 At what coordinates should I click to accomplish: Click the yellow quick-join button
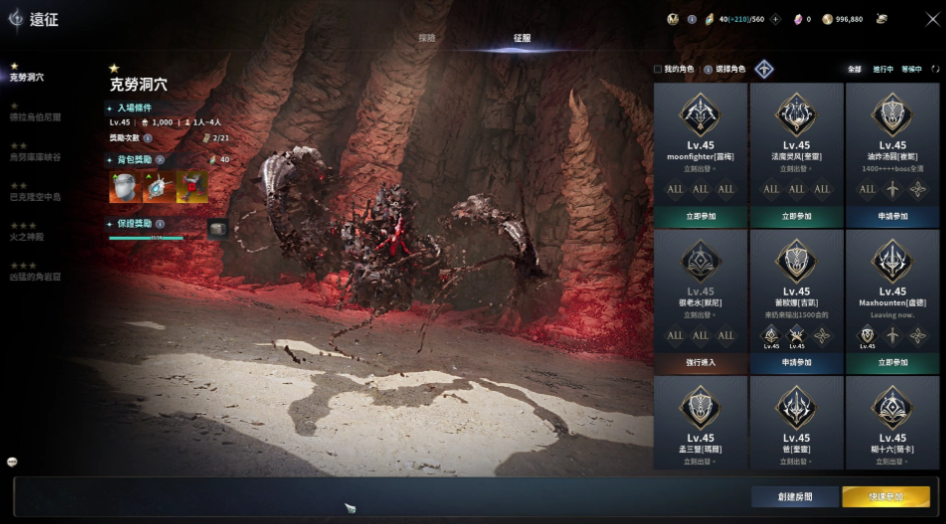tap(886, 496)
